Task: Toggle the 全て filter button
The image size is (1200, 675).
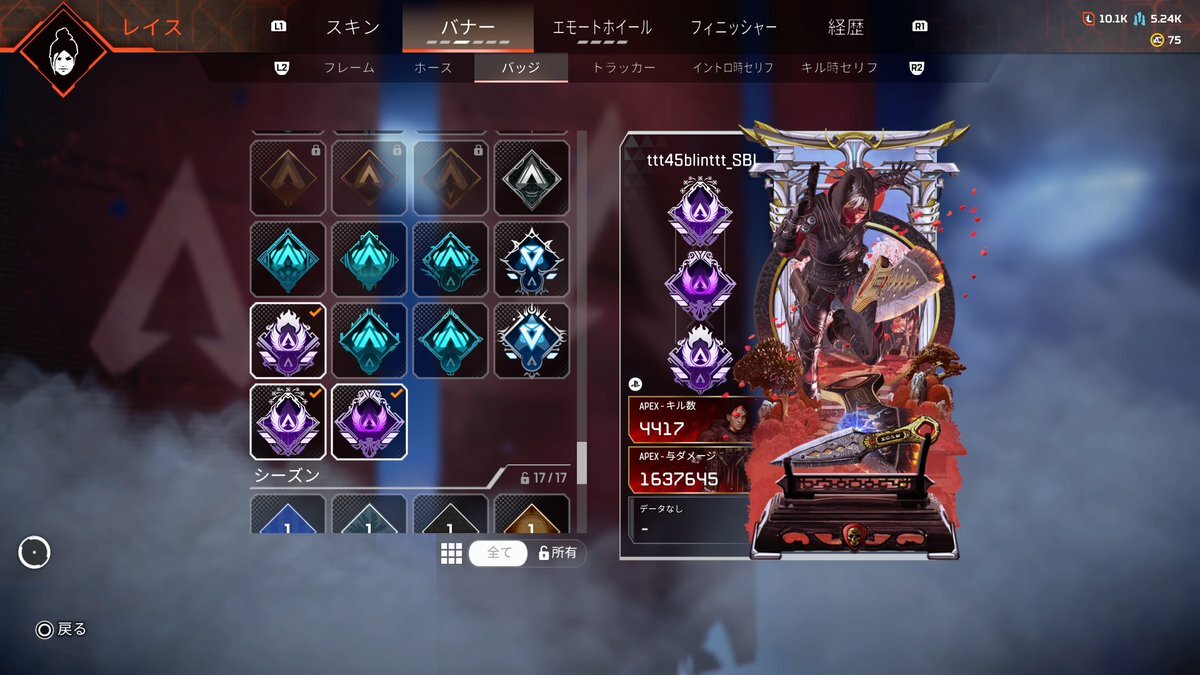Action: 498,553
